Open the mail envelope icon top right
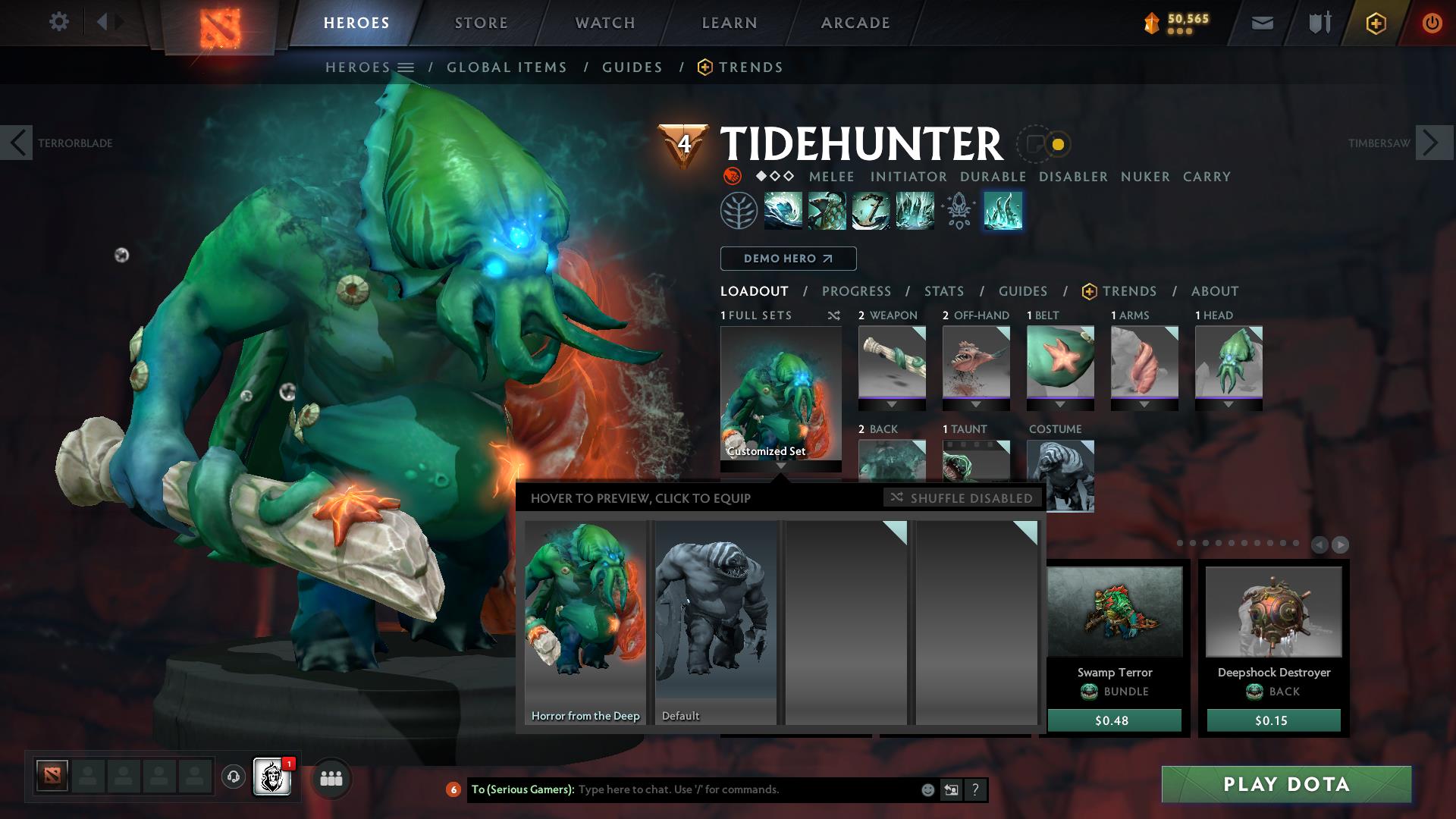Screen dimensions: 1456x819 coord(1262,22)
